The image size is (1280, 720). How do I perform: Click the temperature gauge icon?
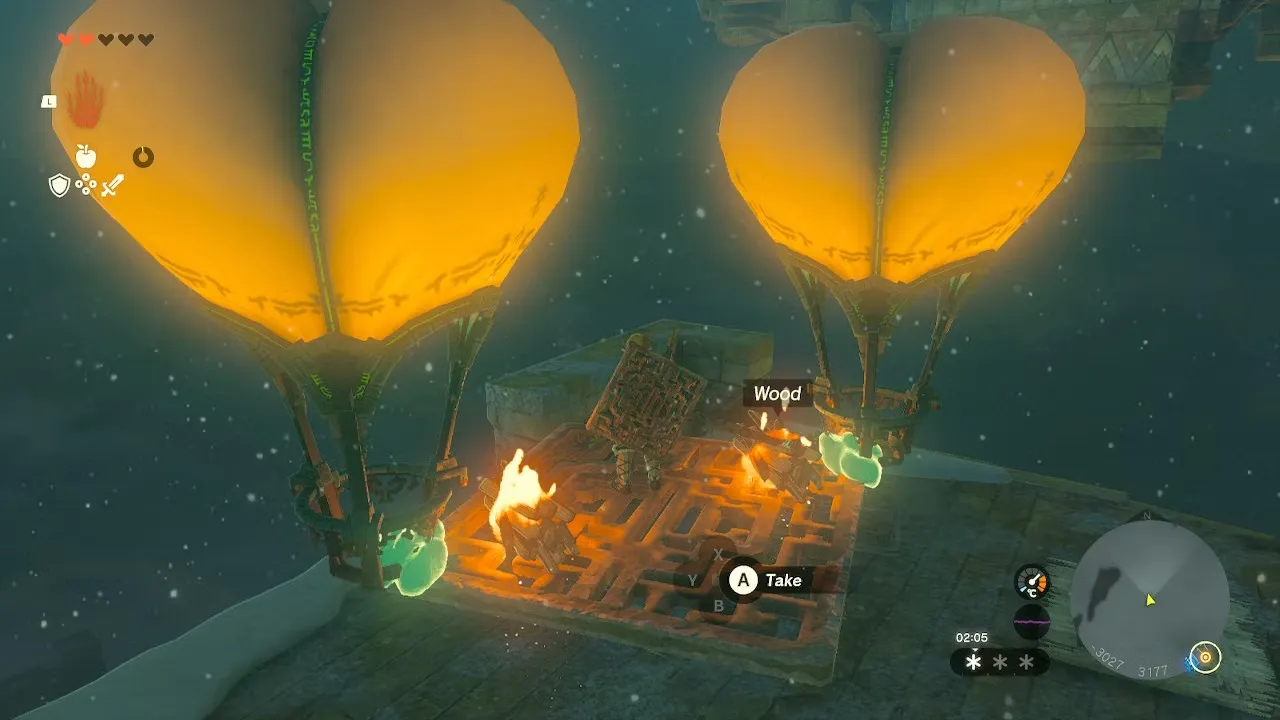(x=1031, y=582)
